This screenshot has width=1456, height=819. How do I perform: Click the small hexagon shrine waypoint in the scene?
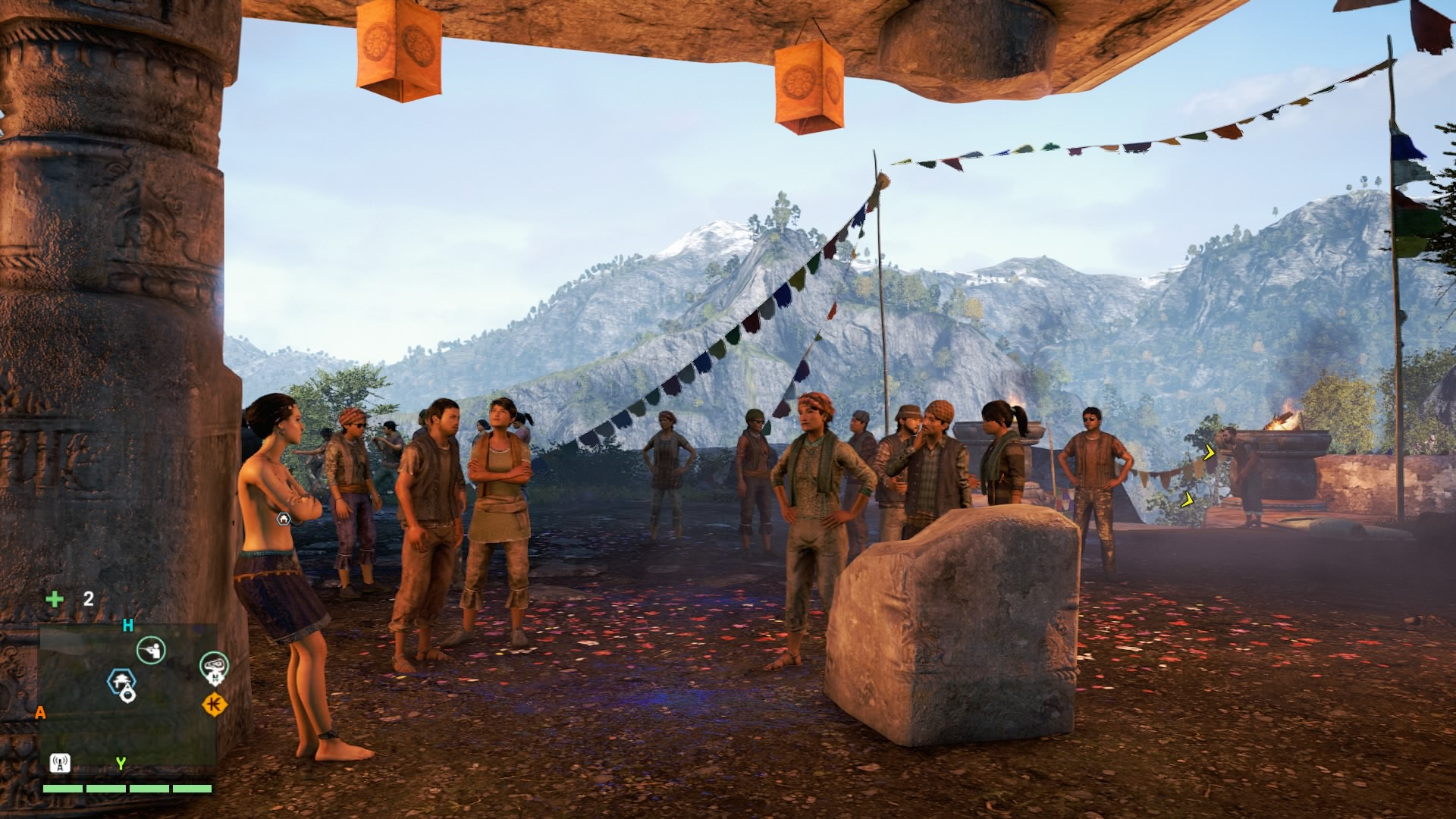pyautogui.click(x=284, y=519)
